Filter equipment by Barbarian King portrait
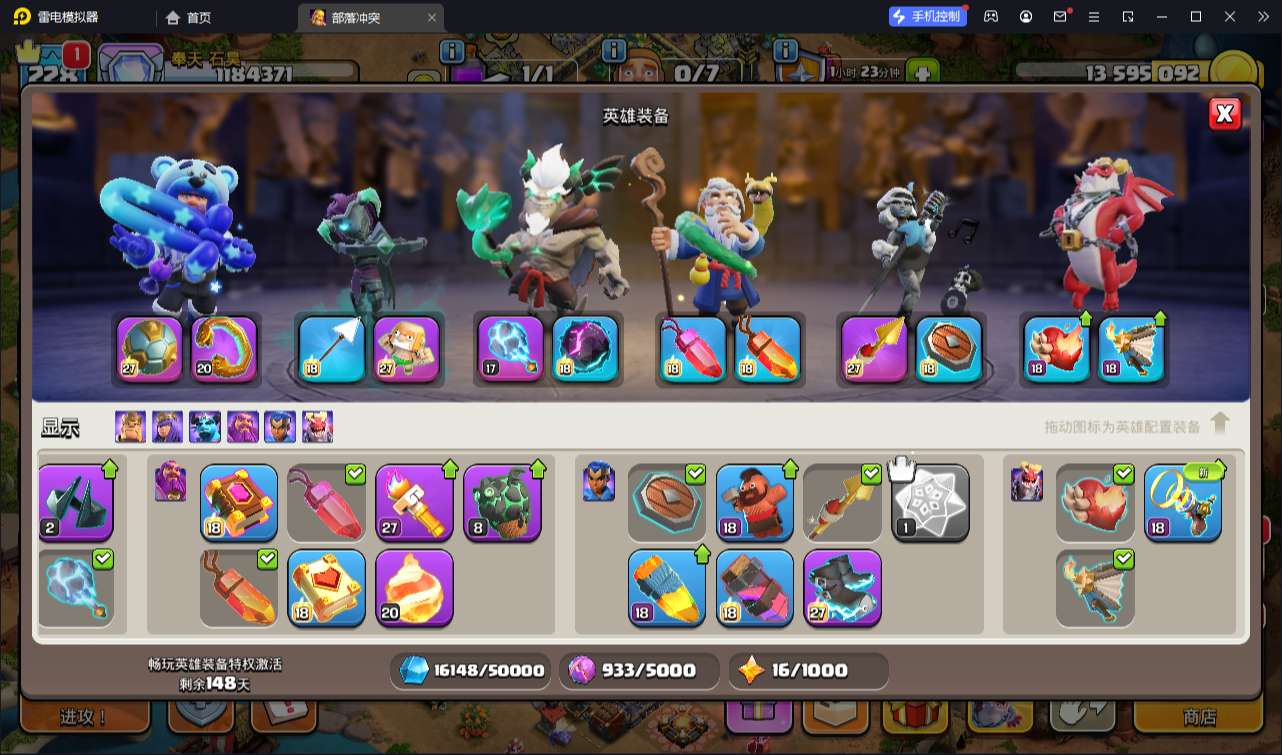This screenshot has height=755, width=1282. [130, 427]
